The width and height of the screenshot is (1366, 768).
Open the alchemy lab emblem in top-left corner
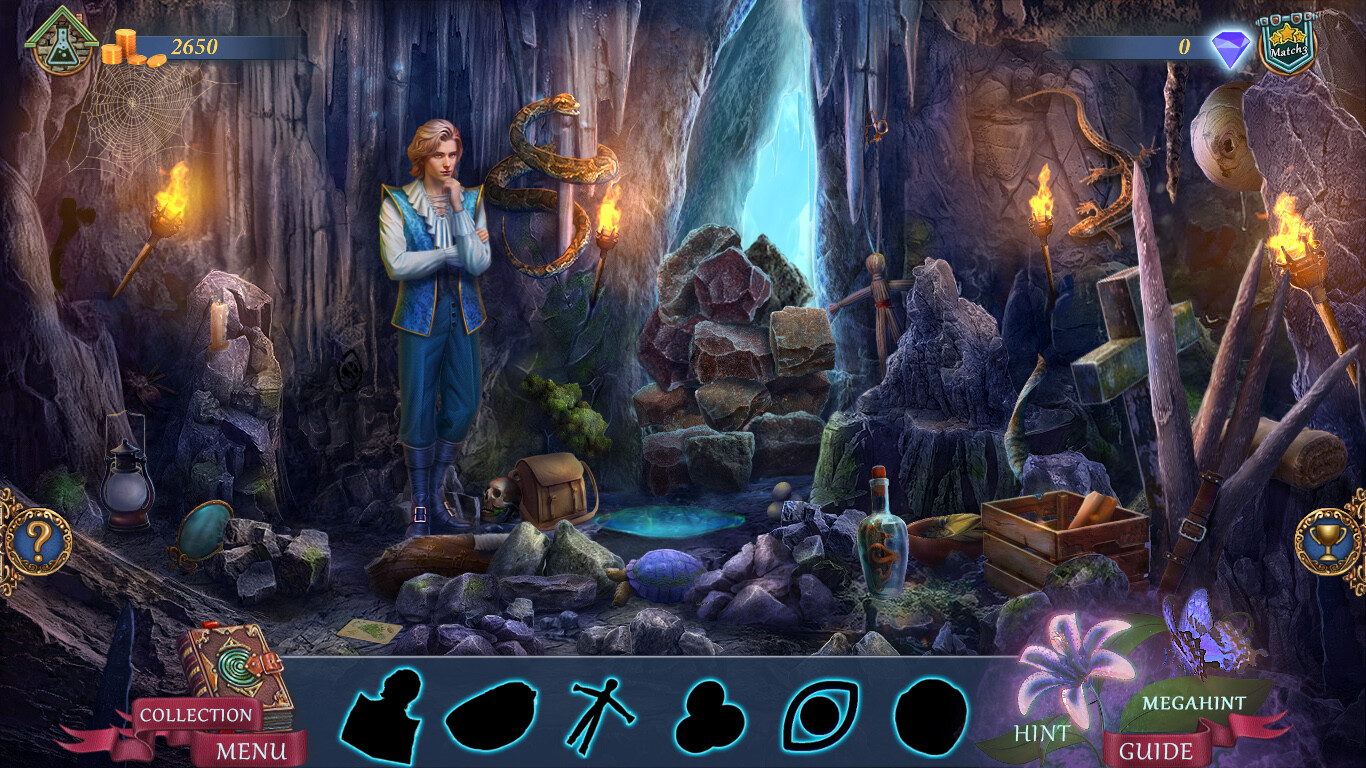point(63,42)
